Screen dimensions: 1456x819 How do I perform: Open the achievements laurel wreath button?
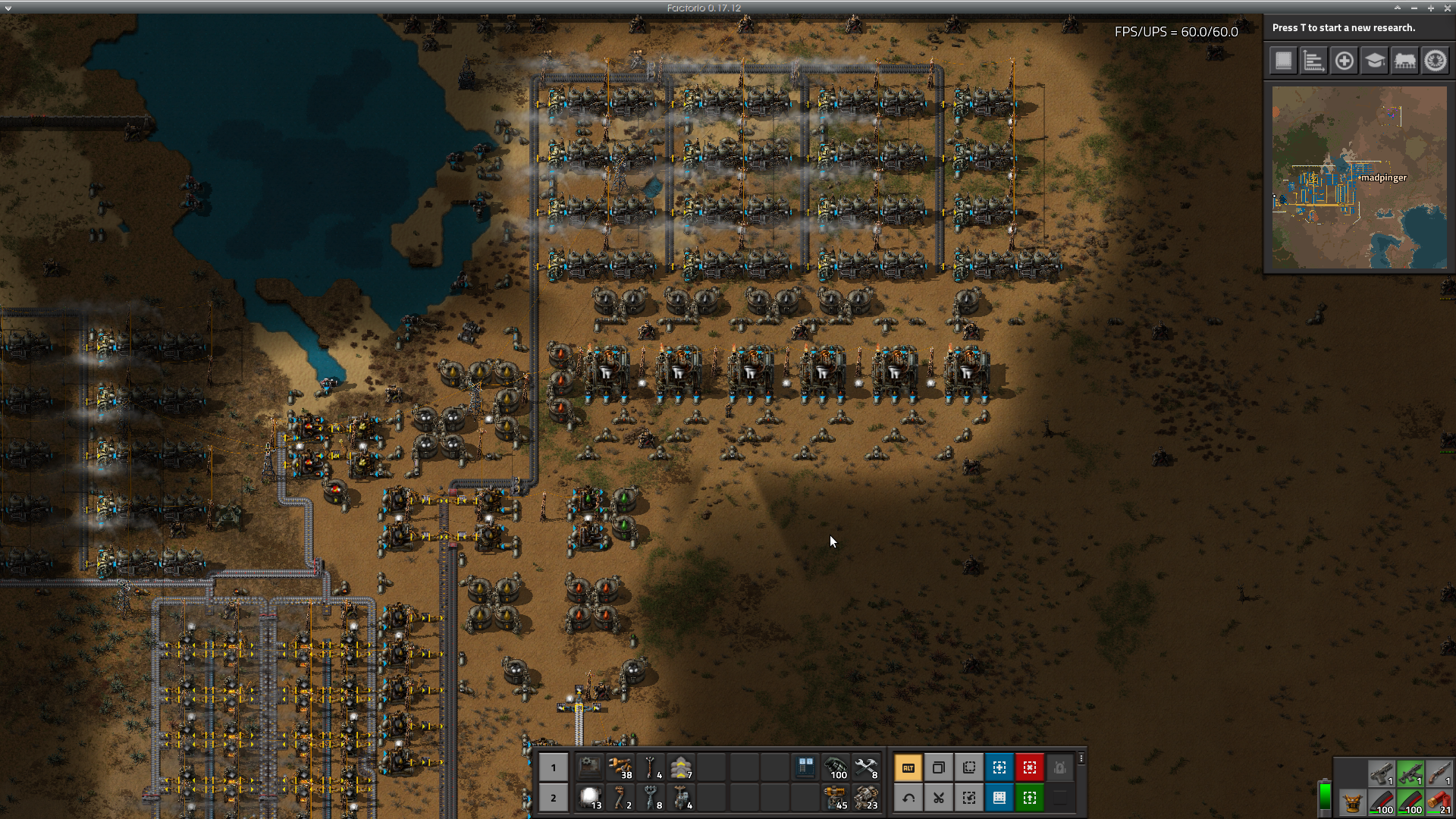coord(1435,61)
